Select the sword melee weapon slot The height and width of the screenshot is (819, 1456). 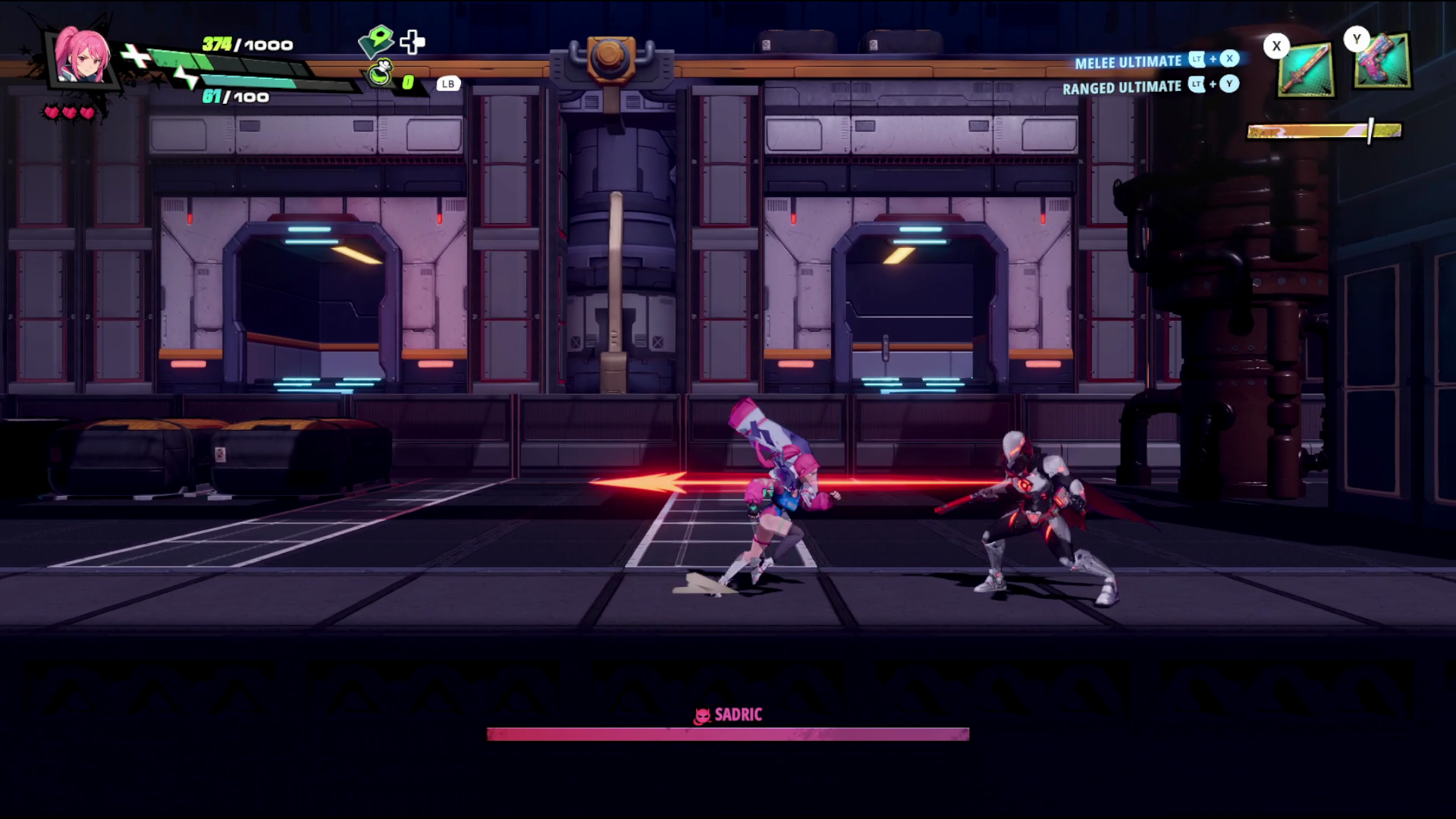tap(1306, 70)
